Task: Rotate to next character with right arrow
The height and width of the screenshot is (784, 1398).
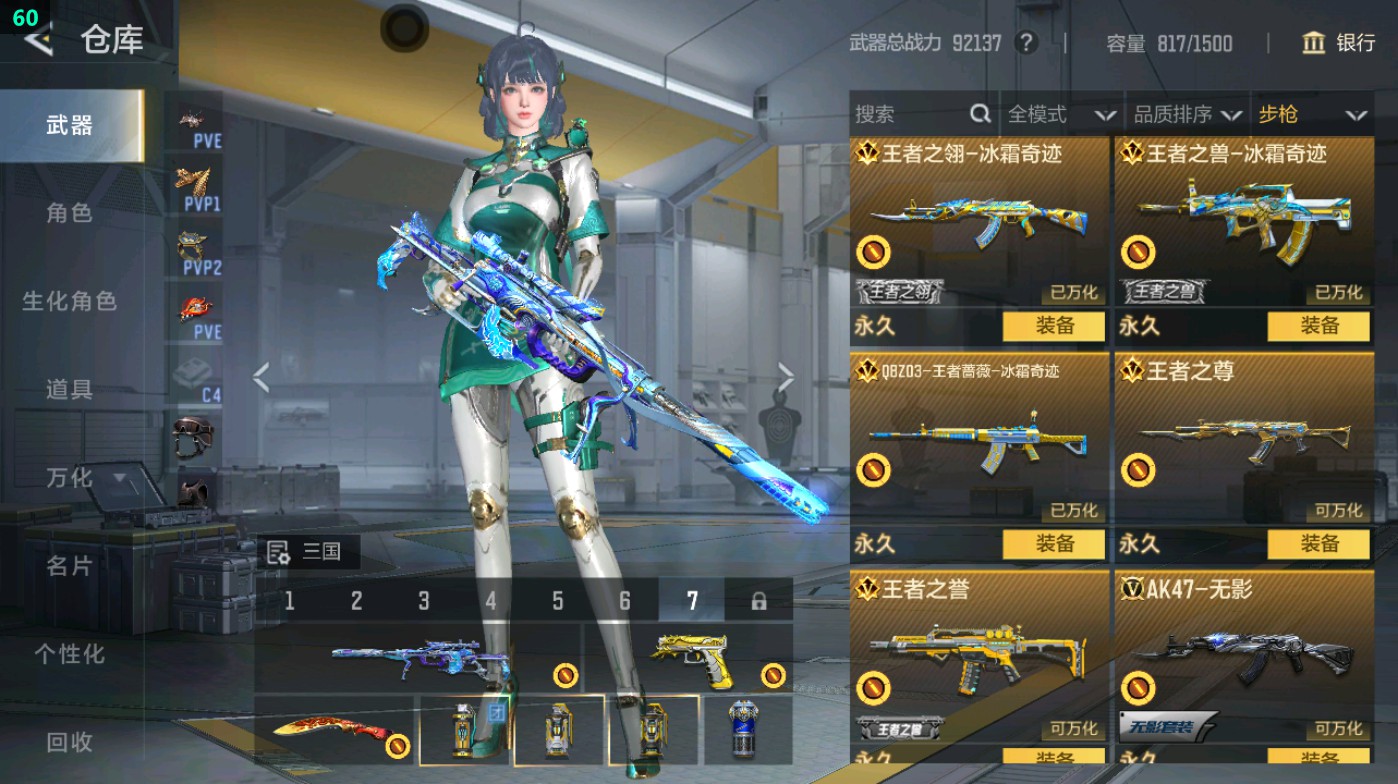Action: pyautogui.click(x=786, y=378)
